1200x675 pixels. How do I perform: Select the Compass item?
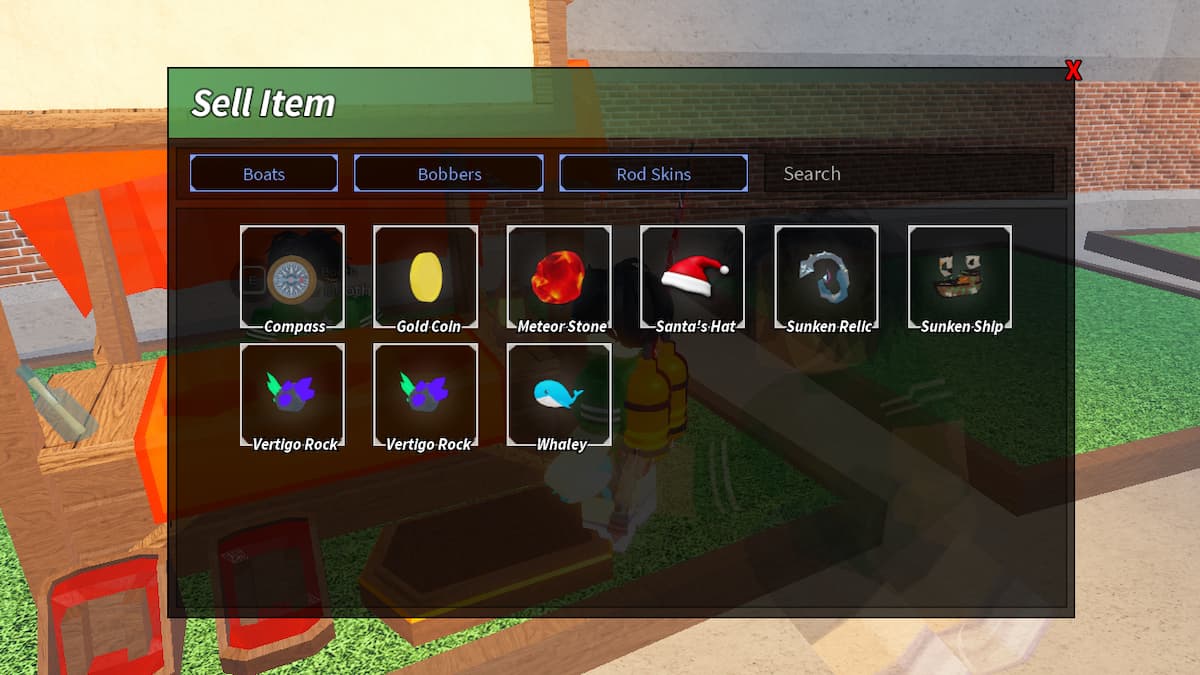292,278
